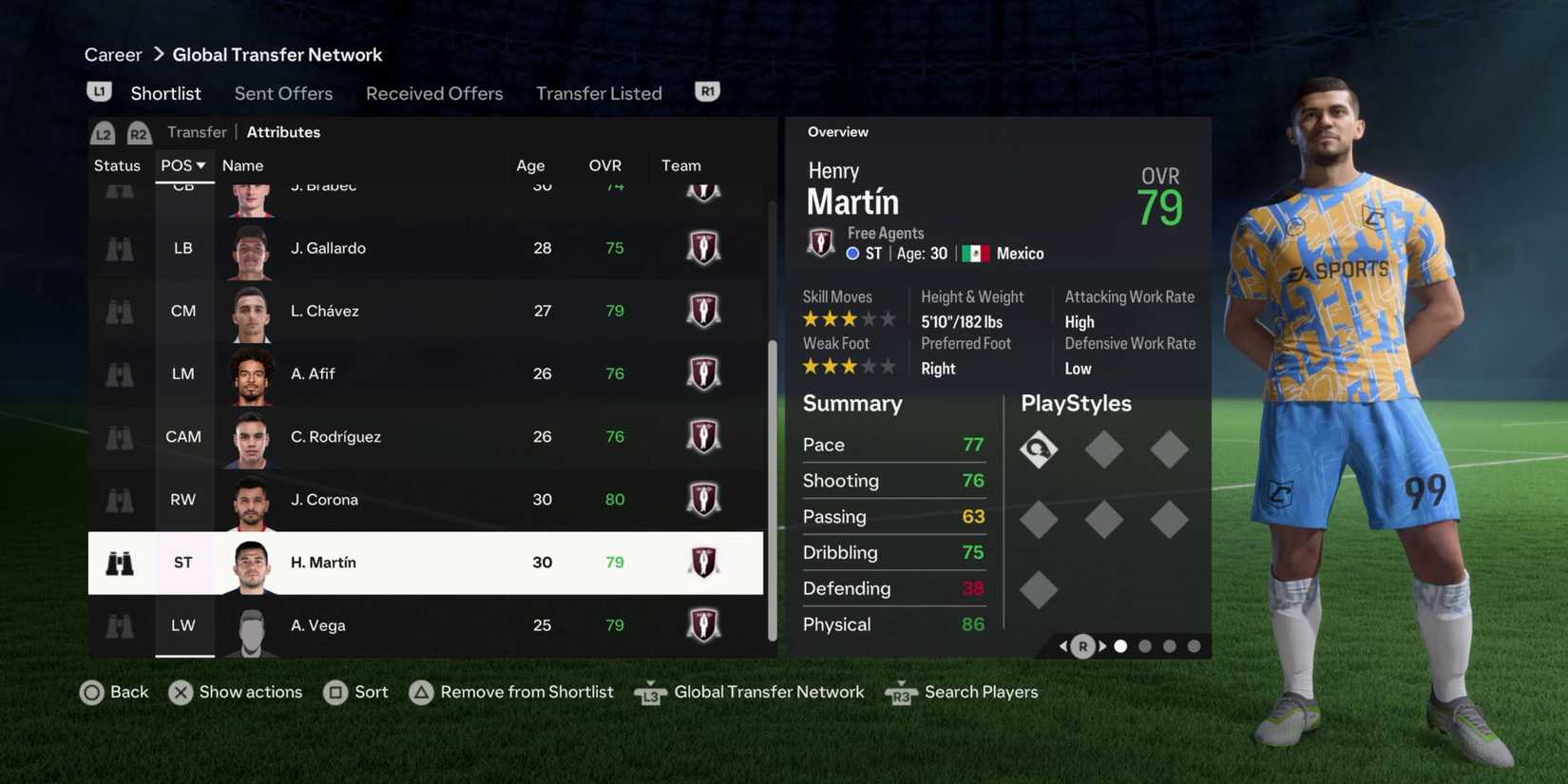This screenshot has height=784, width=1568.
Task: Click L. Chávez's player portrait thumbnail
Action: (250, 311)
